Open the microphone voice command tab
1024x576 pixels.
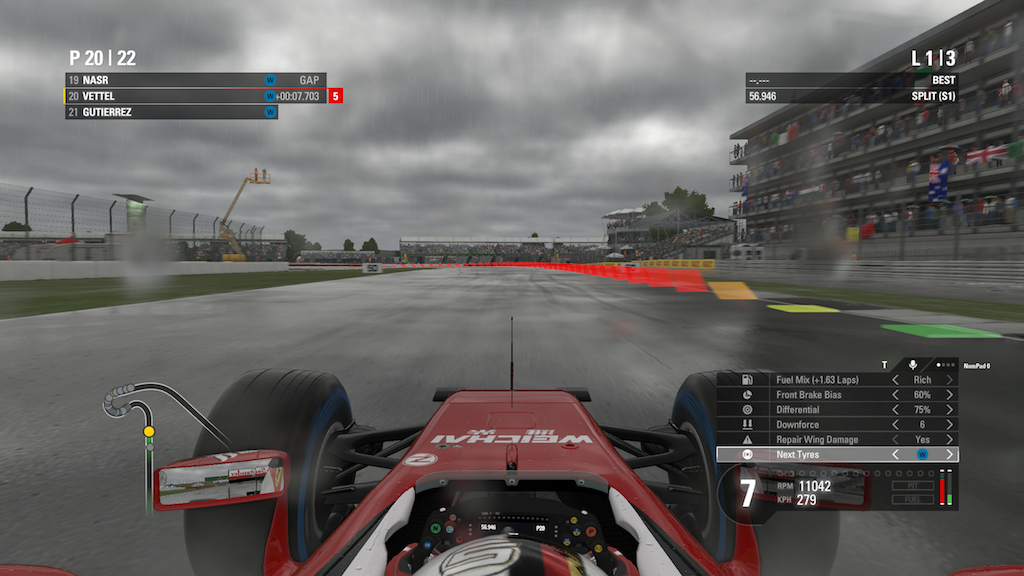coord(912,365)
